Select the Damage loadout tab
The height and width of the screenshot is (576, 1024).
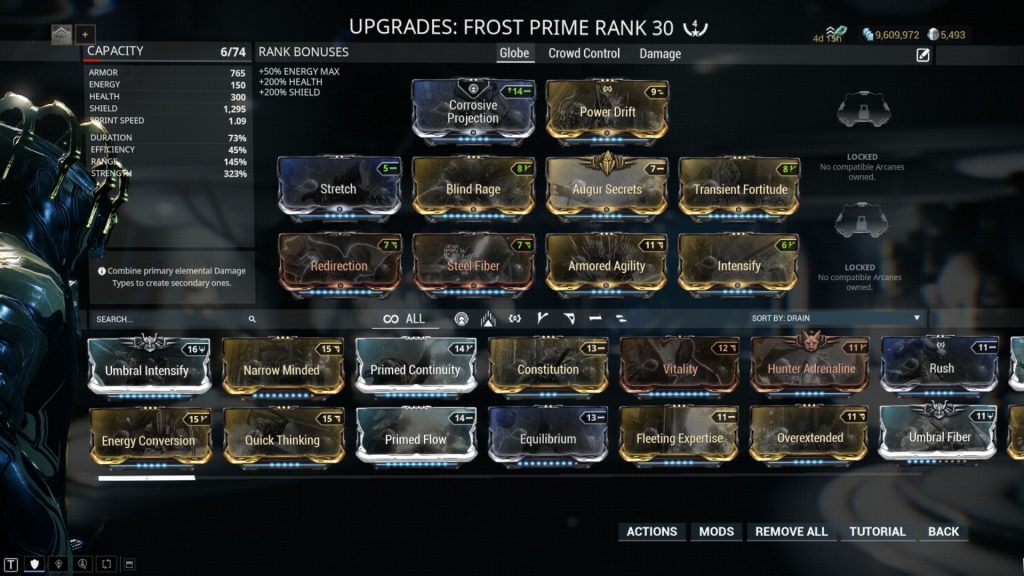660,53
